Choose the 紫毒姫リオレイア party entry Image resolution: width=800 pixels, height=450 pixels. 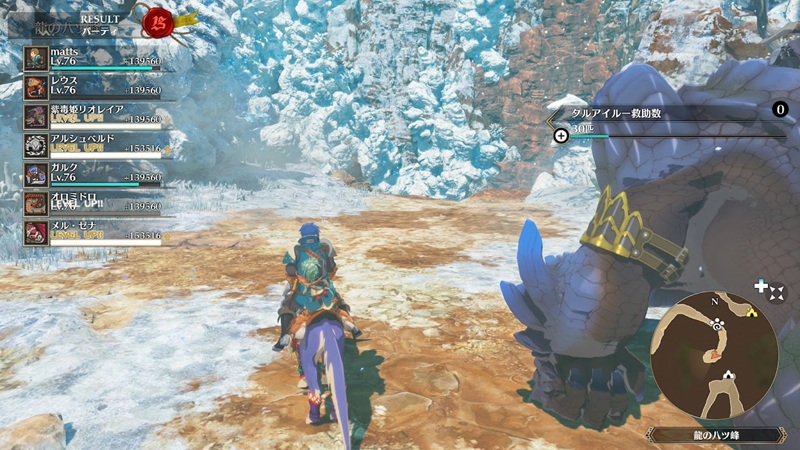click(x=95, y=115)
